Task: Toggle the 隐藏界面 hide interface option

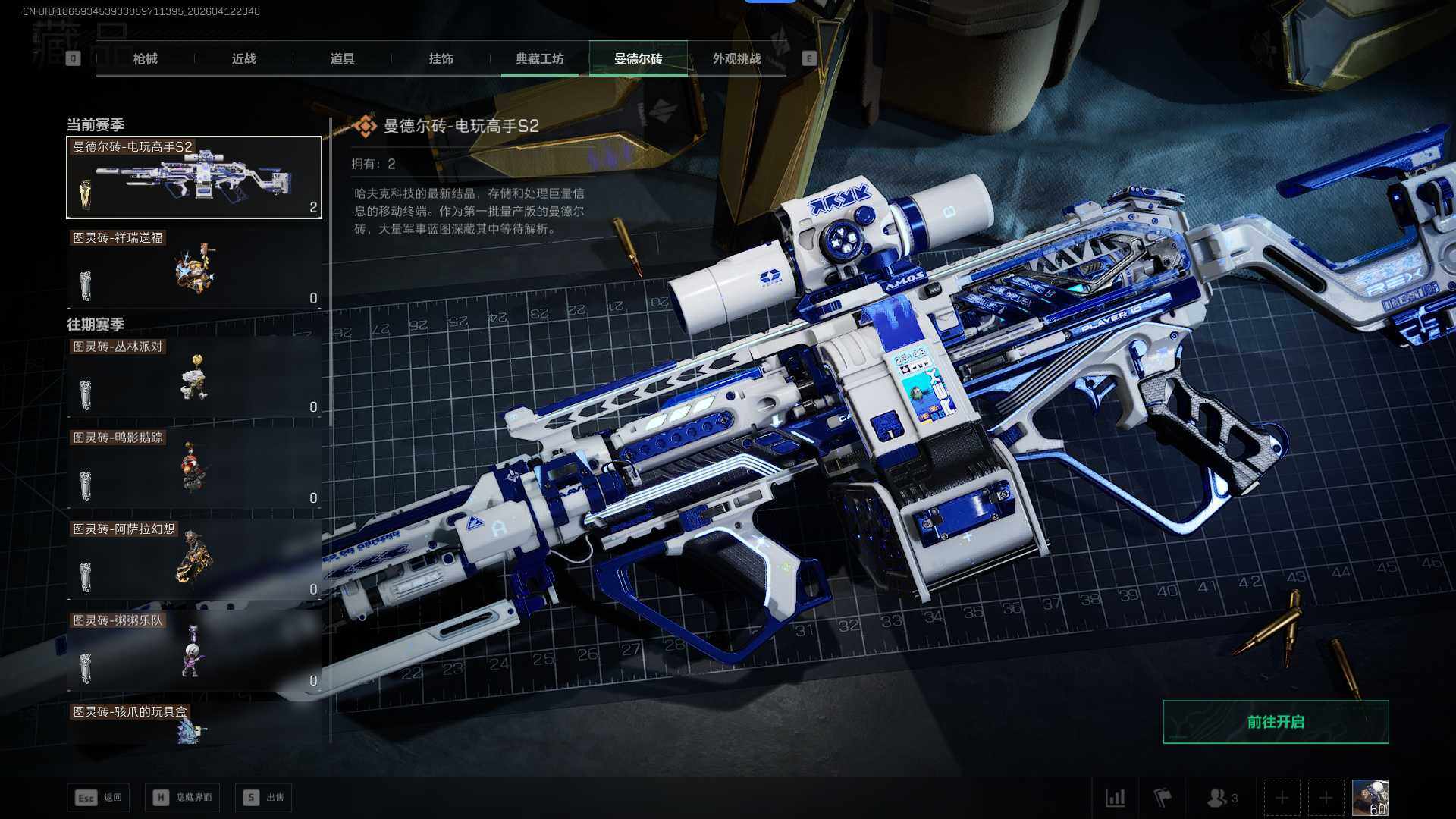Action: tap(183, 797)
